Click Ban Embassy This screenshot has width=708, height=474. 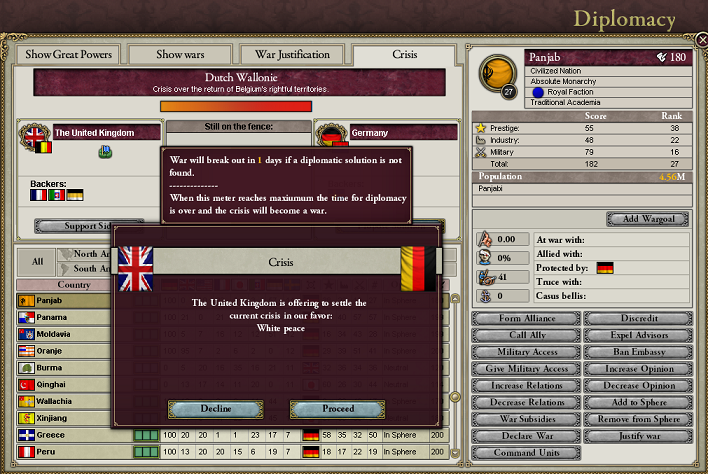(635, 352)
